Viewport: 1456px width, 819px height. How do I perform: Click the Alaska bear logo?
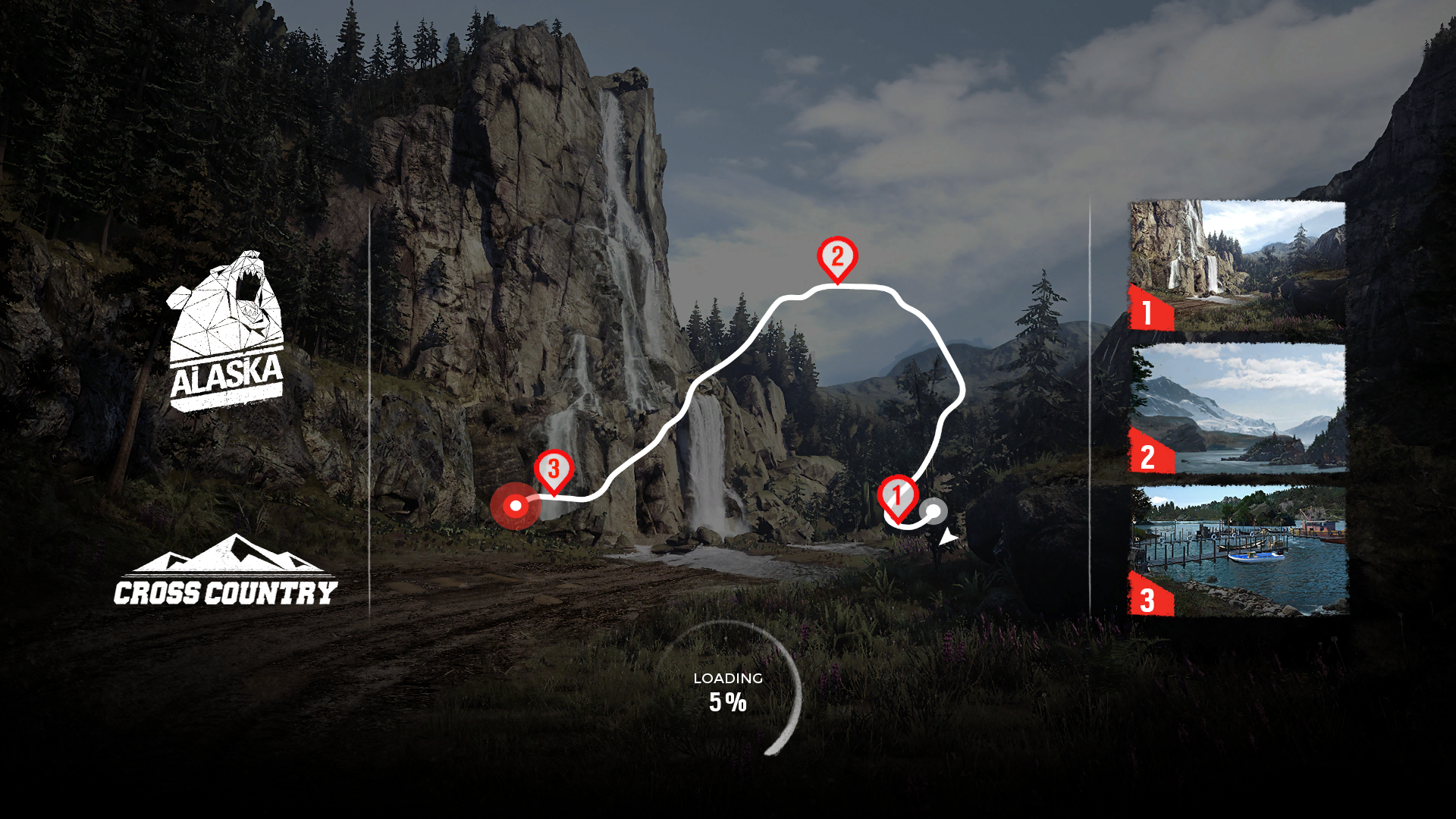(226, 332)
